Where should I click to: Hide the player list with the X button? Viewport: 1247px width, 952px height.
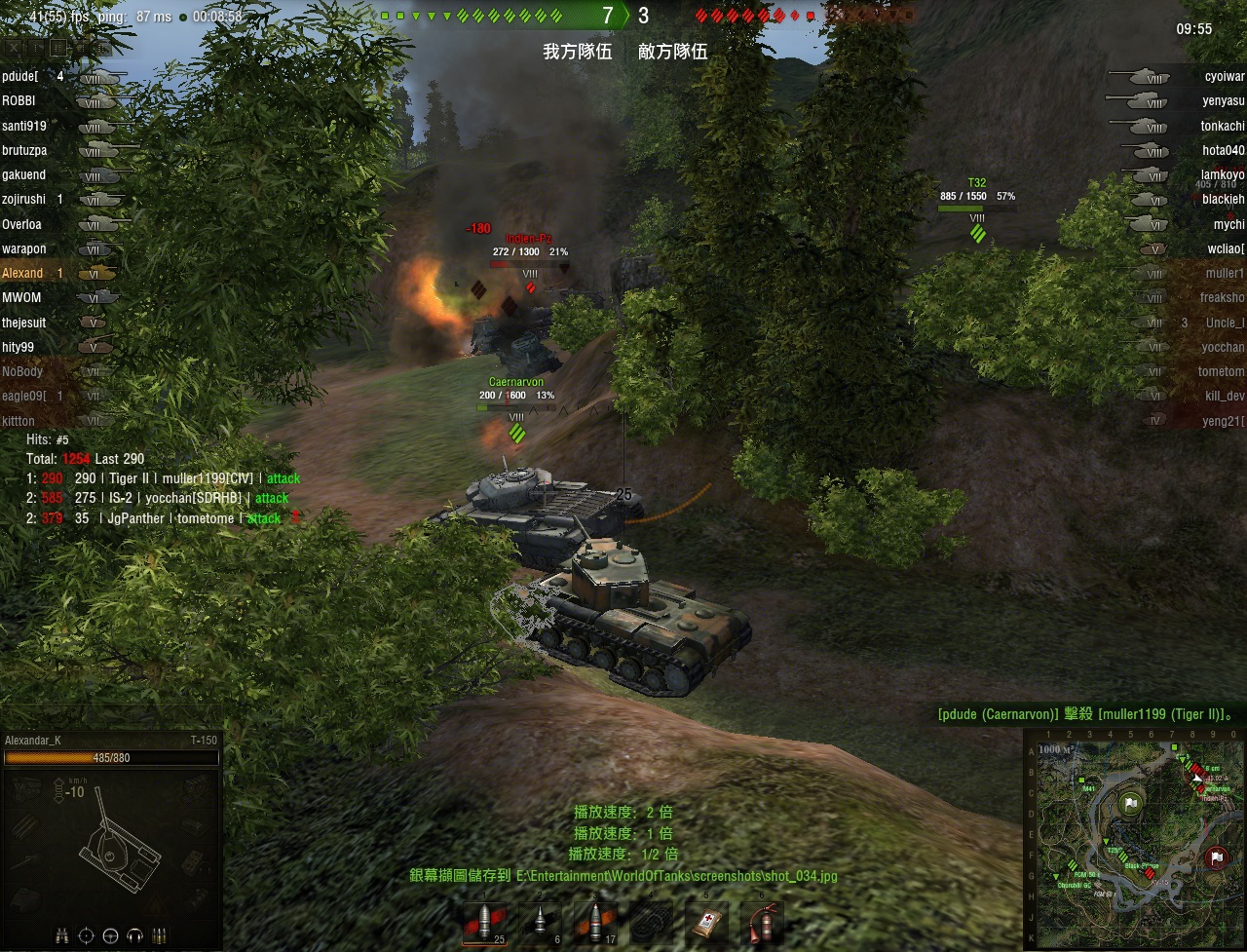[x=14, y=47]
